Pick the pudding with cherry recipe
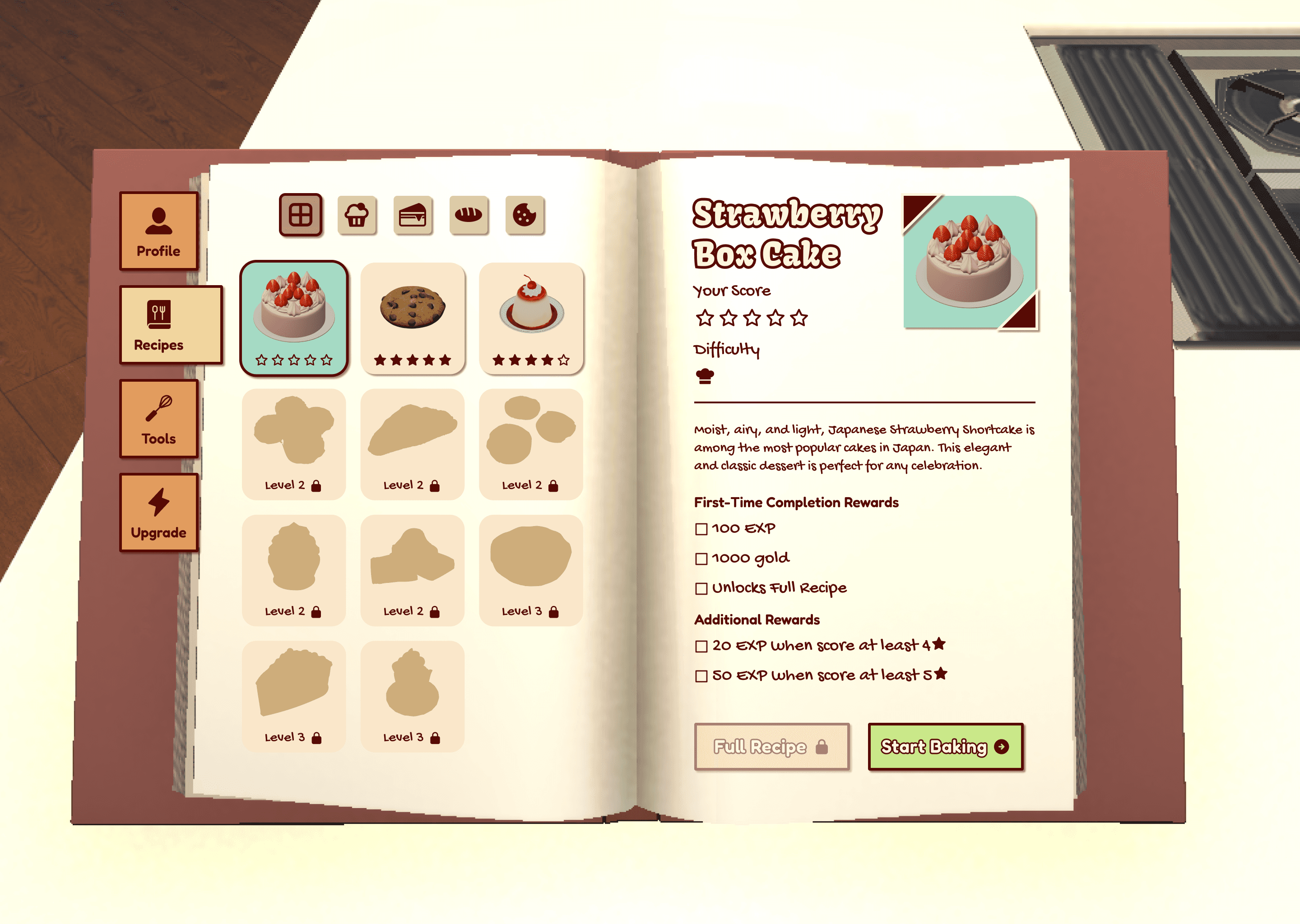1300x924 pixels. (x=531, y=318)
